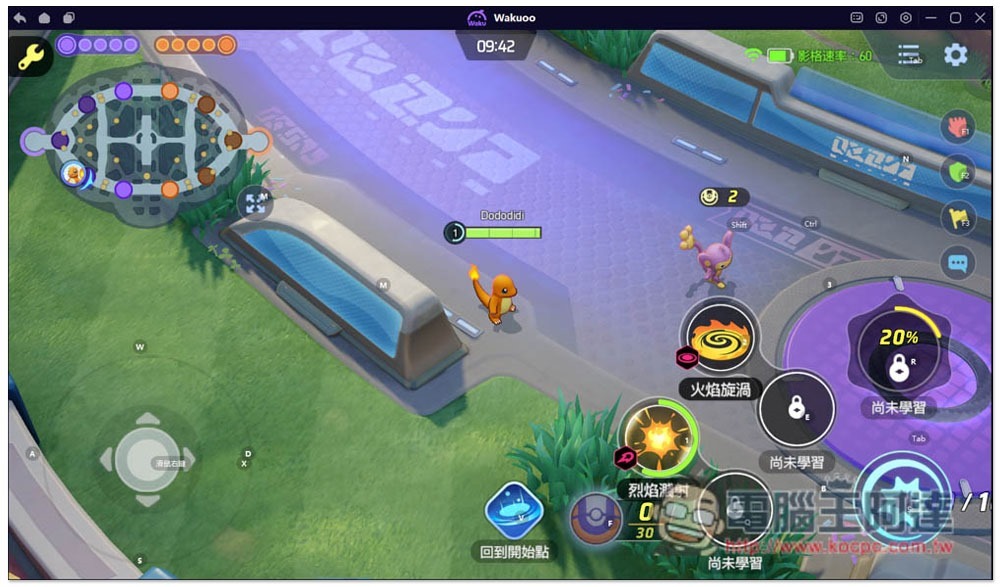Expand the minimap with the arrows icon
This screenshot has height=587, width=1000.
[257, 202]
